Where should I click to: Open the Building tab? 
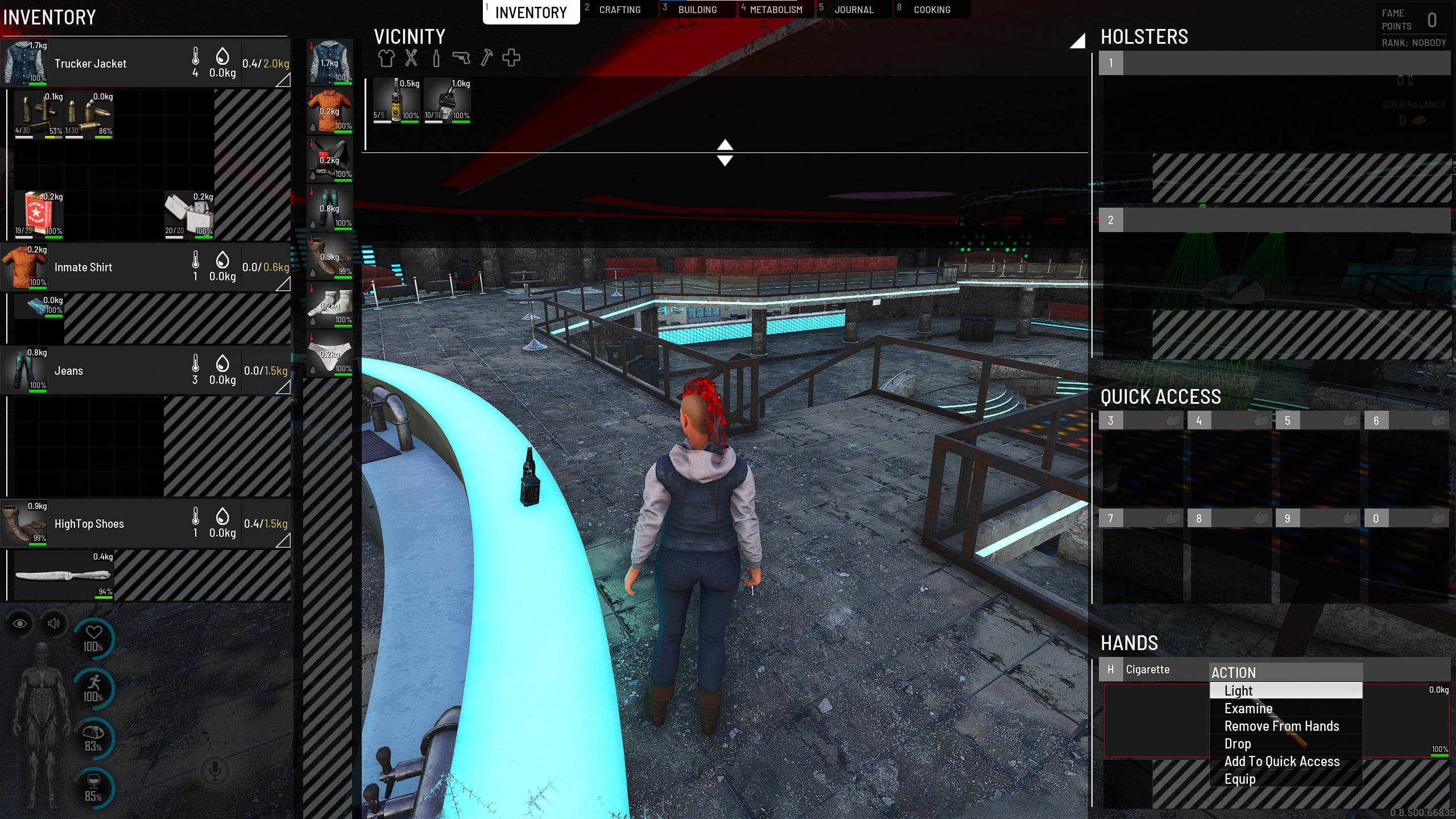697,10
